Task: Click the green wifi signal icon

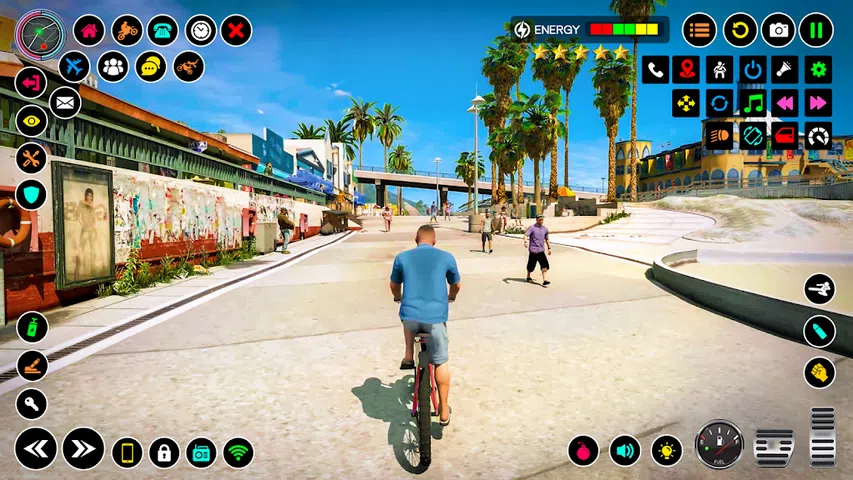Action: click(238, 453)
